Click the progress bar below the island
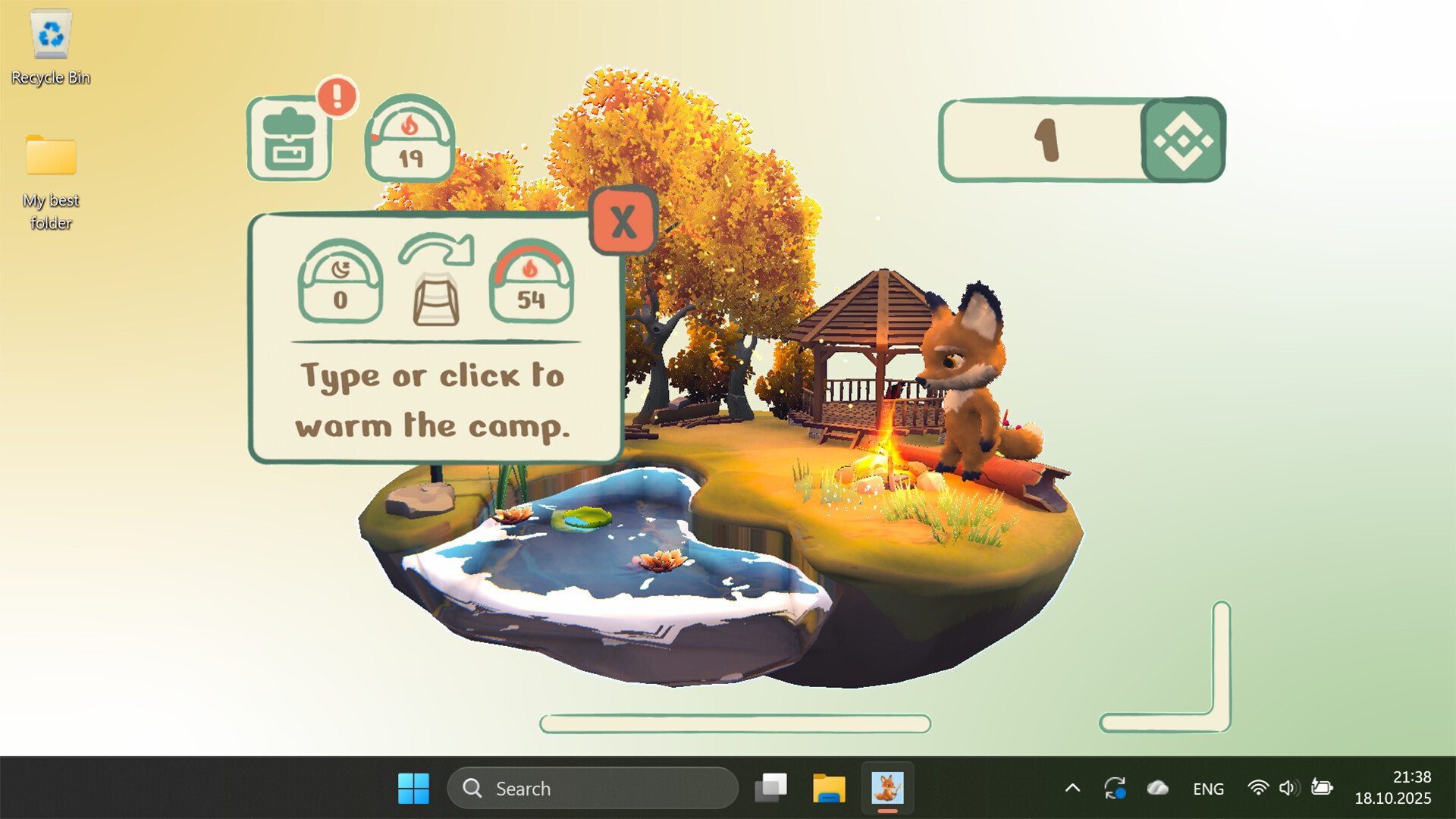This screenshot has width=1456, height=819. [734, 724]
